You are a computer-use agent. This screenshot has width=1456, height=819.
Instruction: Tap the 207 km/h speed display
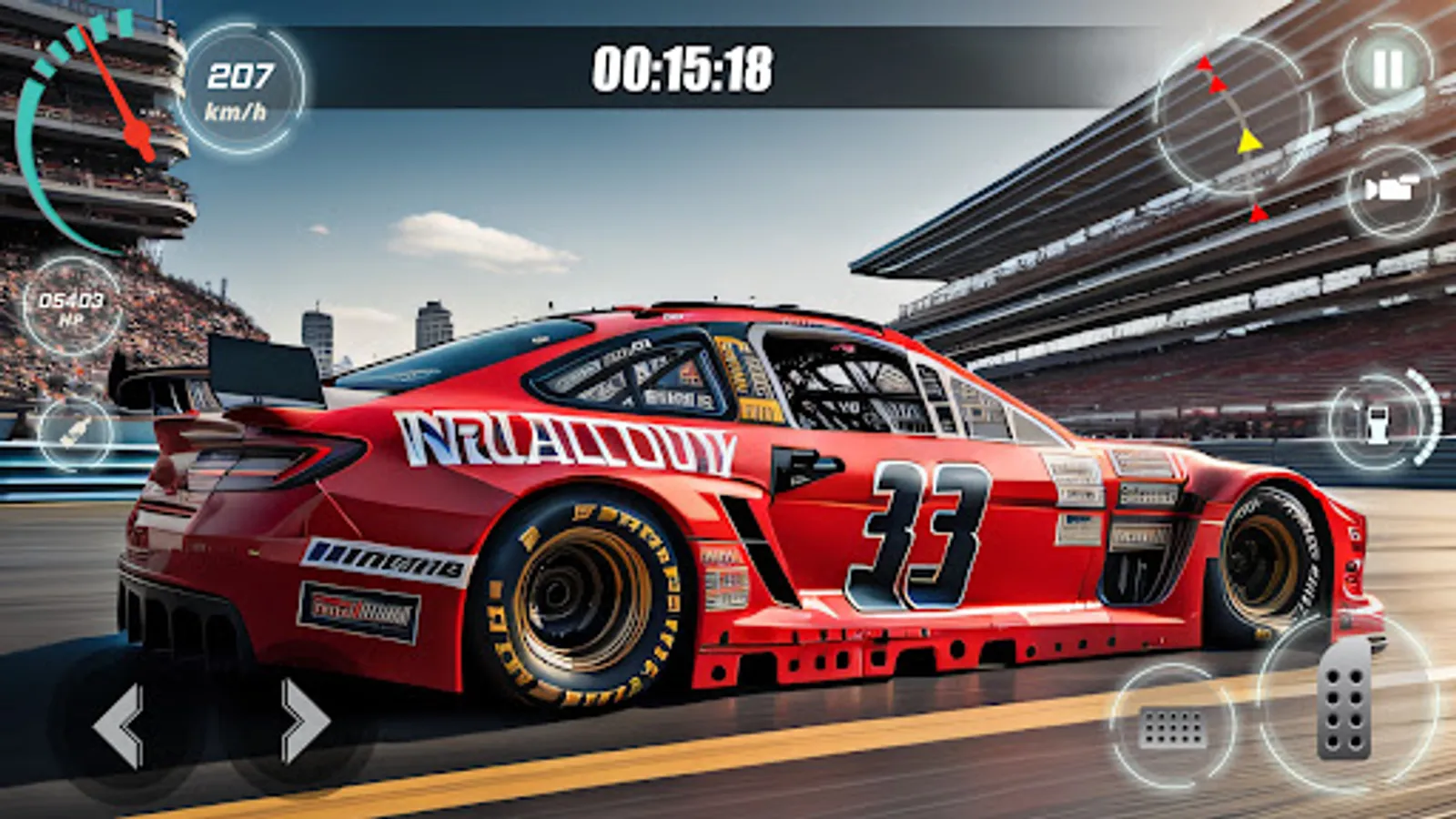coord(241,88)
